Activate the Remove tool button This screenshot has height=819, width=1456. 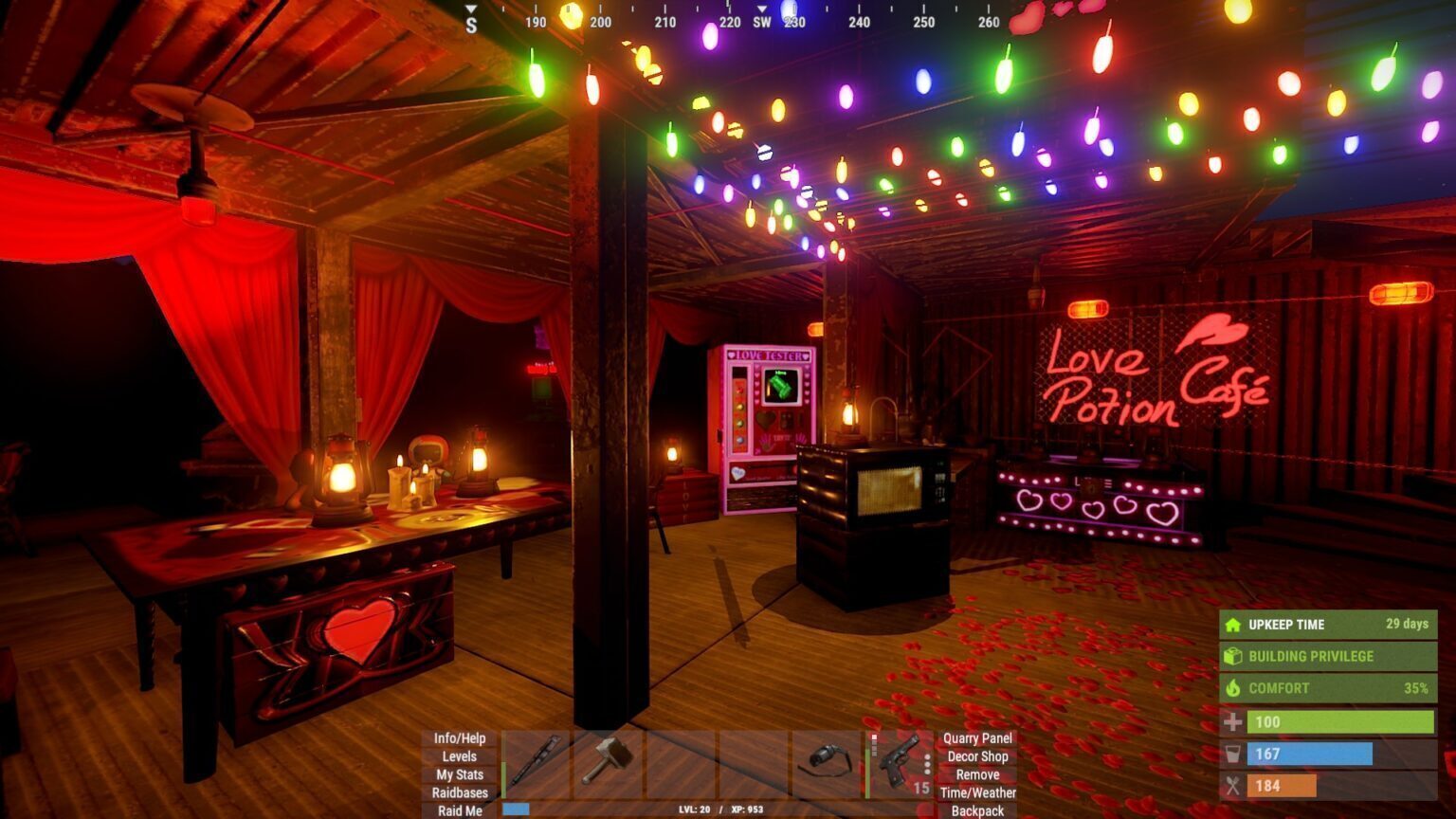[x=977, y=774]
